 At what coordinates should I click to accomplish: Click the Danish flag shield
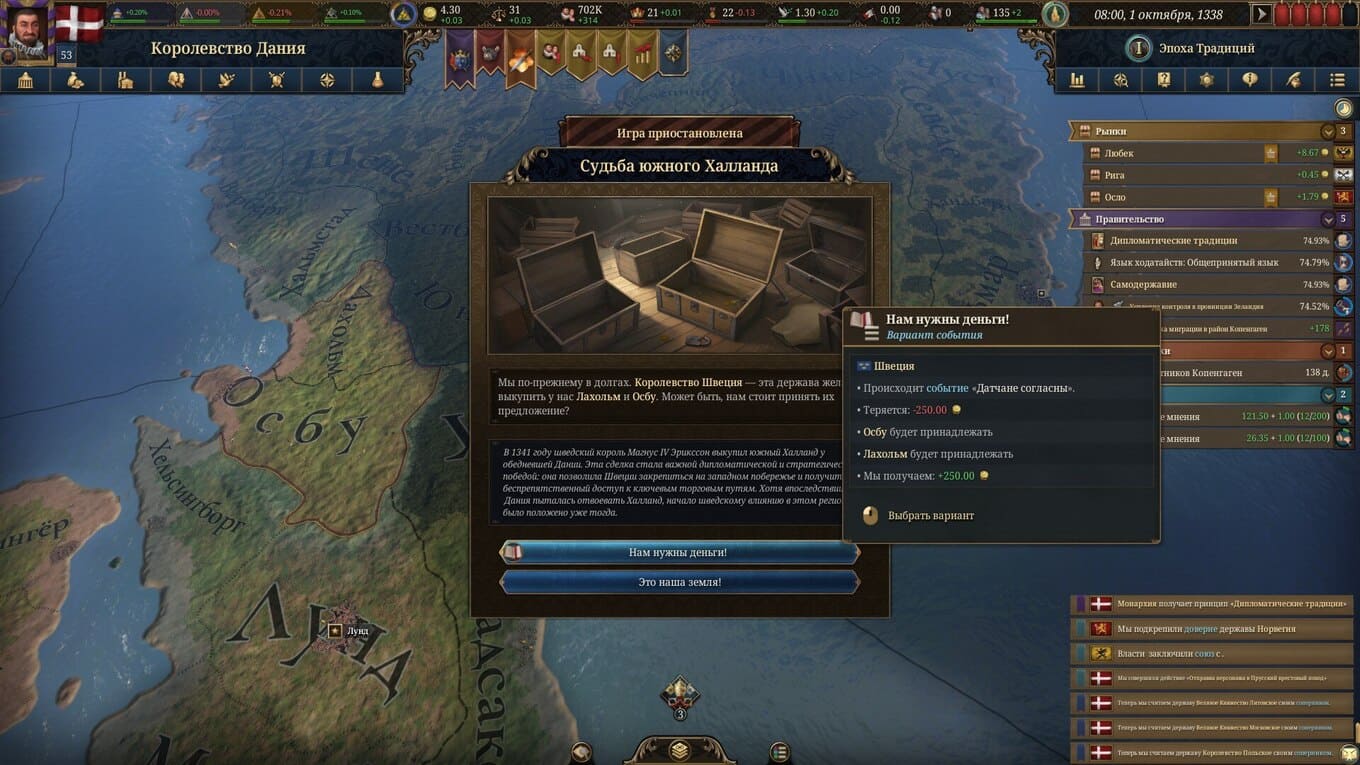[x=78, y=22]
